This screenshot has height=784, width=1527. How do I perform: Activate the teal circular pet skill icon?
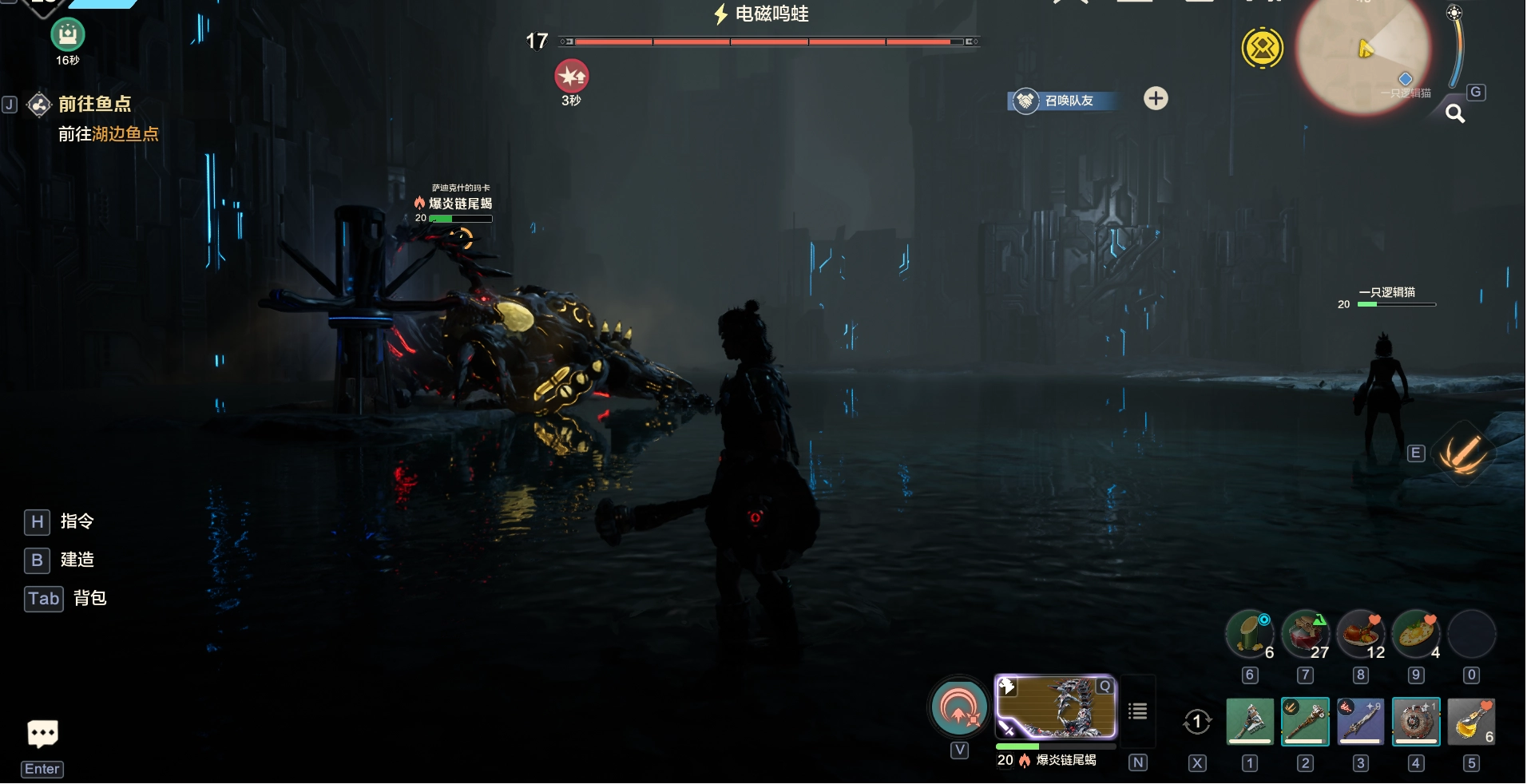click(959, 707)
